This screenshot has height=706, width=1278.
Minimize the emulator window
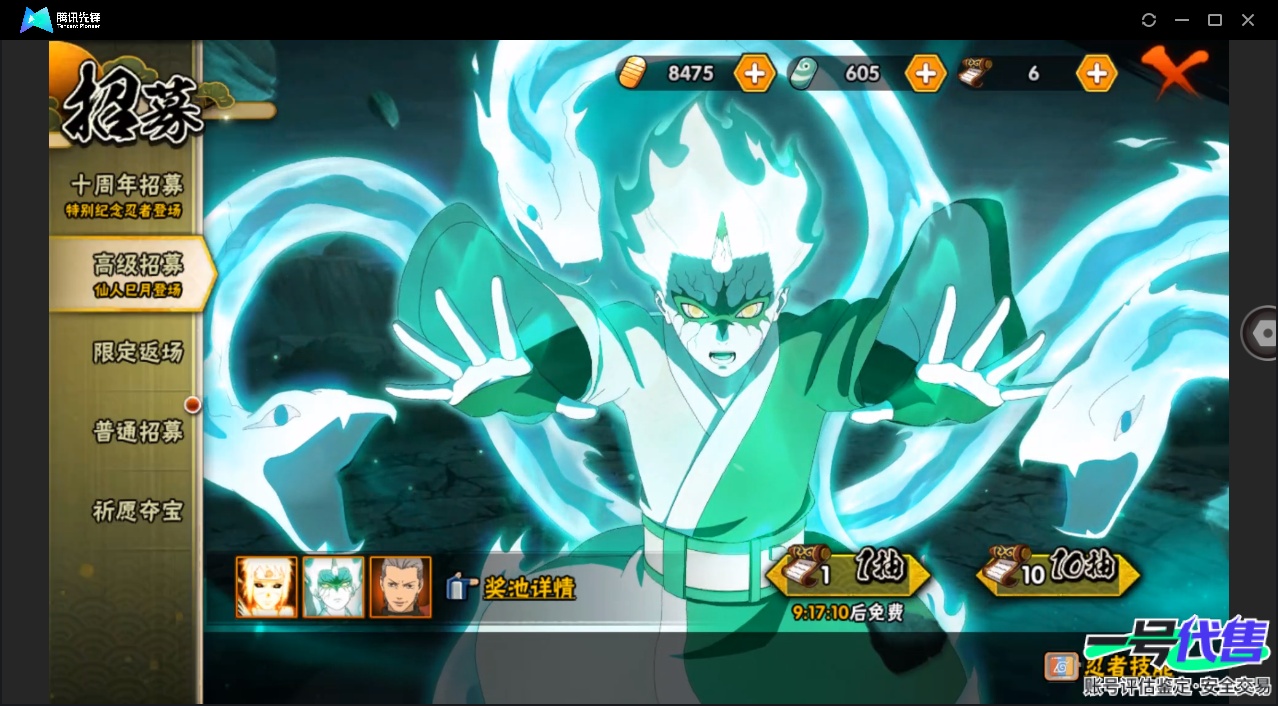point(1182,20)
